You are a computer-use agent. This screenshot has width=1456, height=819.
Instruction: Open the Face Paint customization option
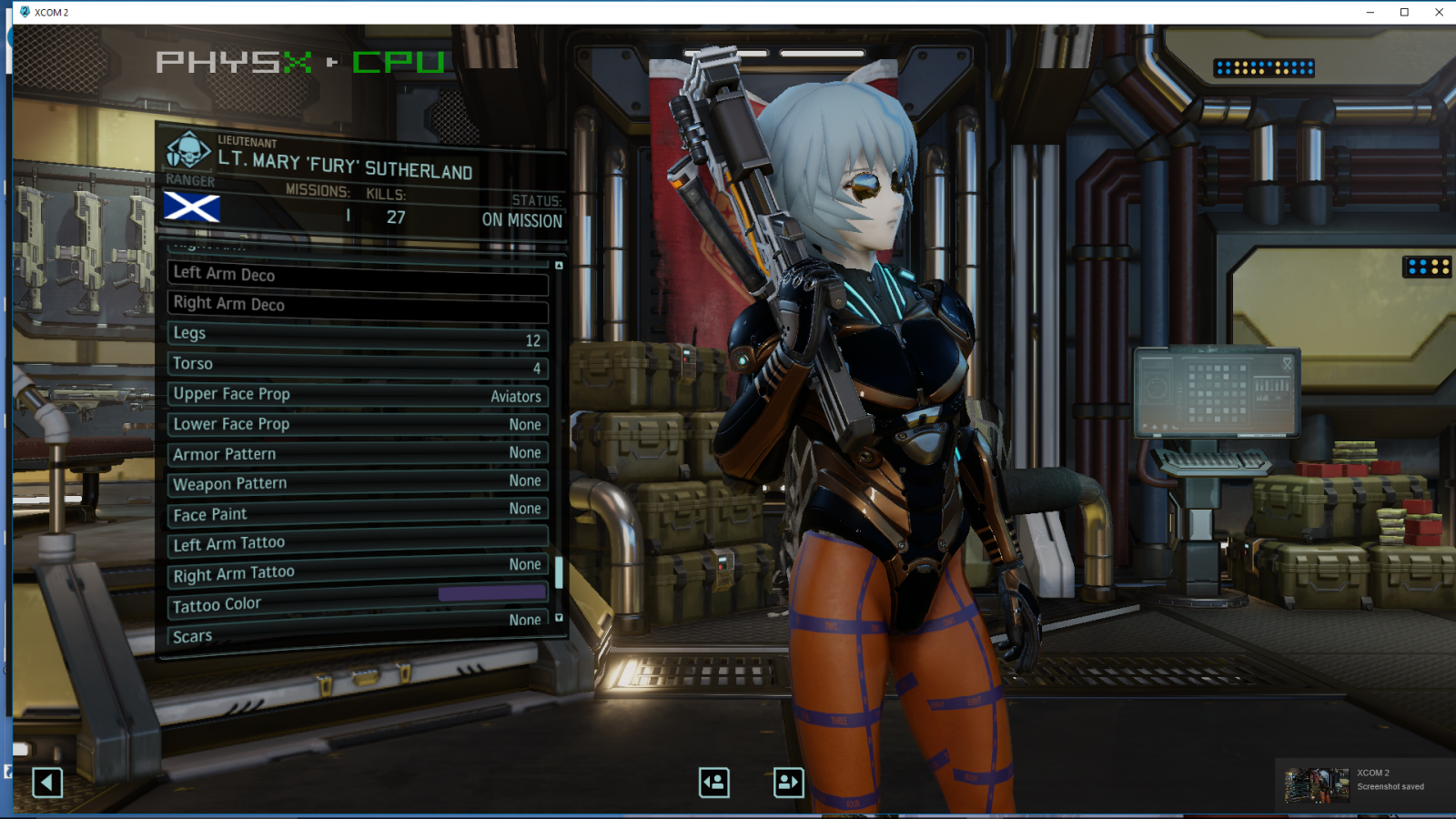tap(355, 515)
